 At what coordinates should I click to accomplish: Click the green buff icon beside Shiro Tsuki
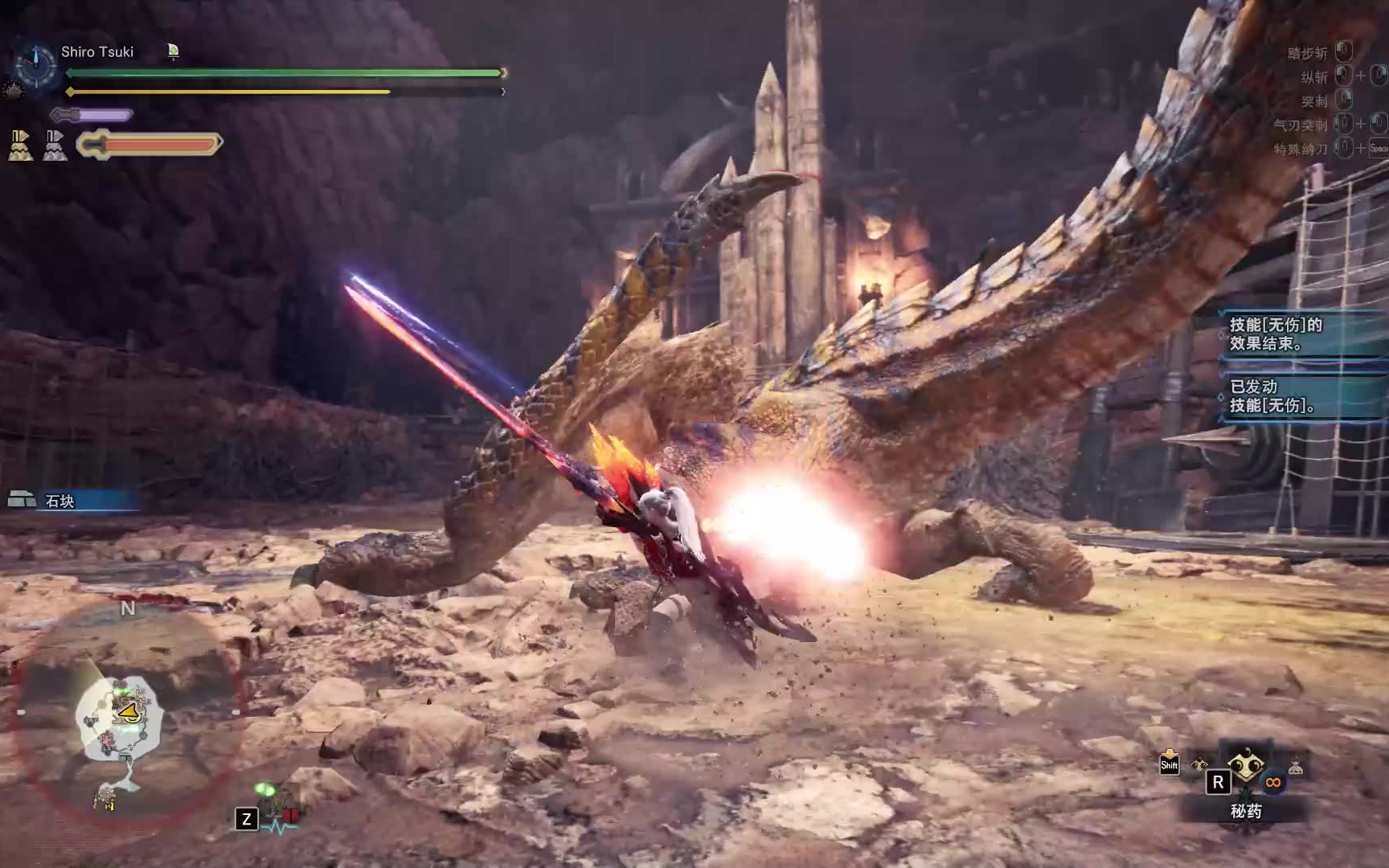coord(173,52)
